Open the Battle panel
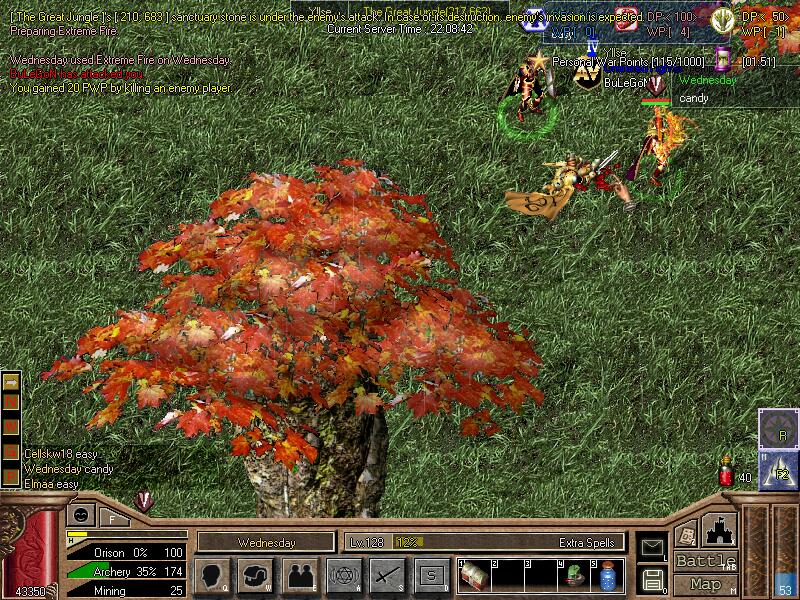The image size is (800, 600). pyautogui.click(x=705, y=561)
